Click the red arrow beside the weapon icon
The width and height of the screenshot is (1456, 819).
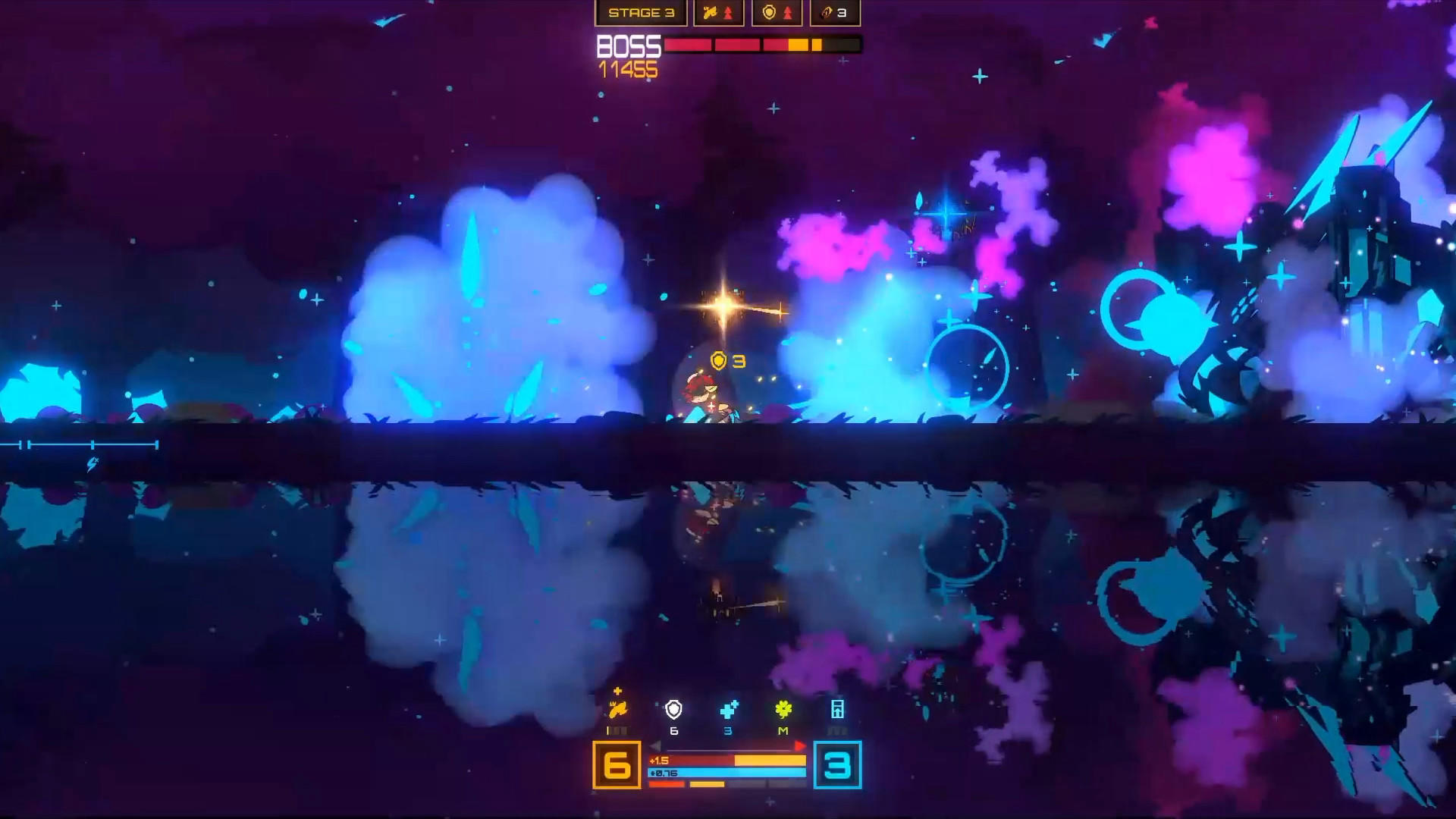(727, 12)
